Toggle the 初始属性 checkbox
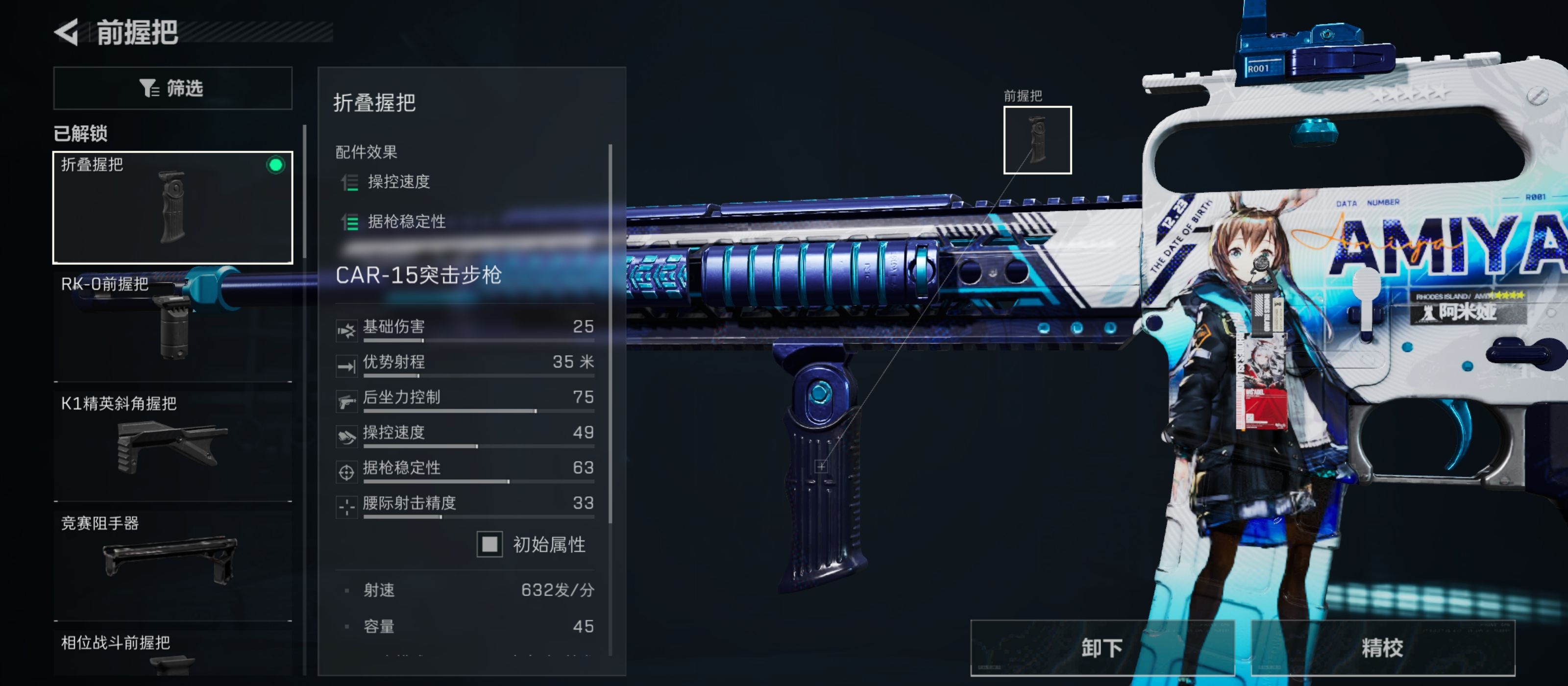The image size is (1568, 686). [x=490, y=544]
